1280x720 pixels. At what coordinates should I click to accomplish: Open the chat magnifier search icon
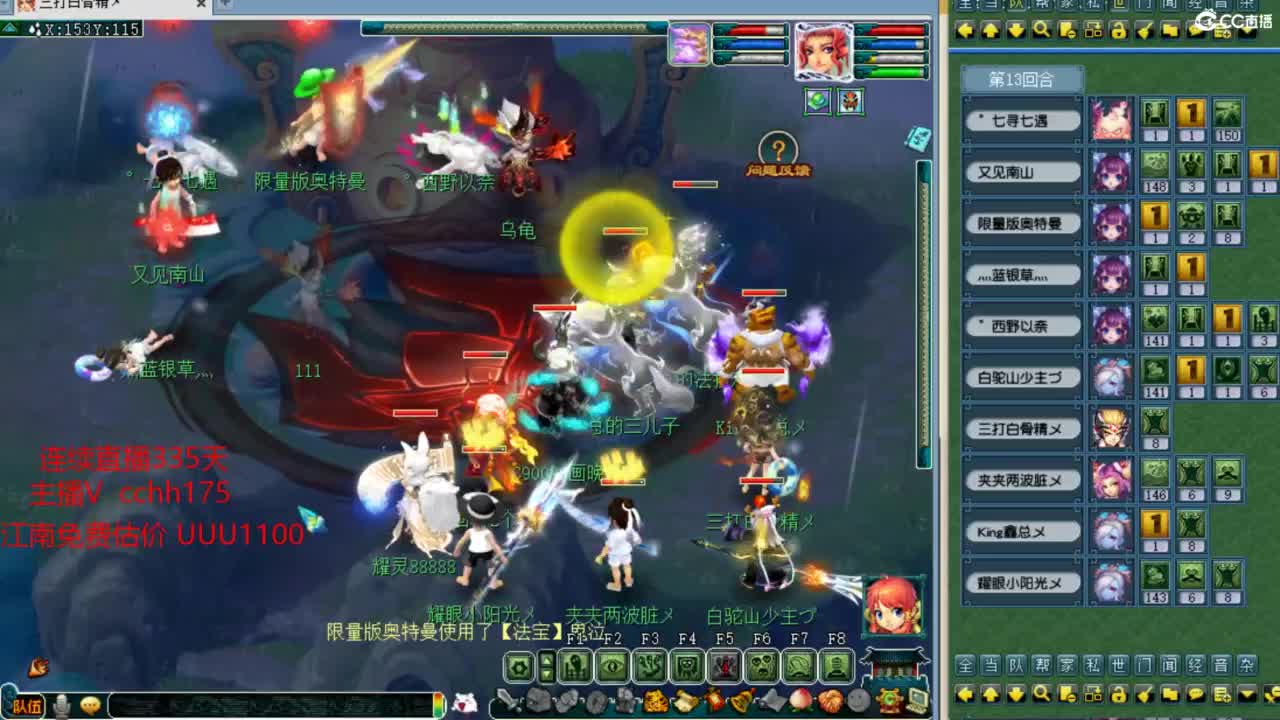tap(1041, 695)
